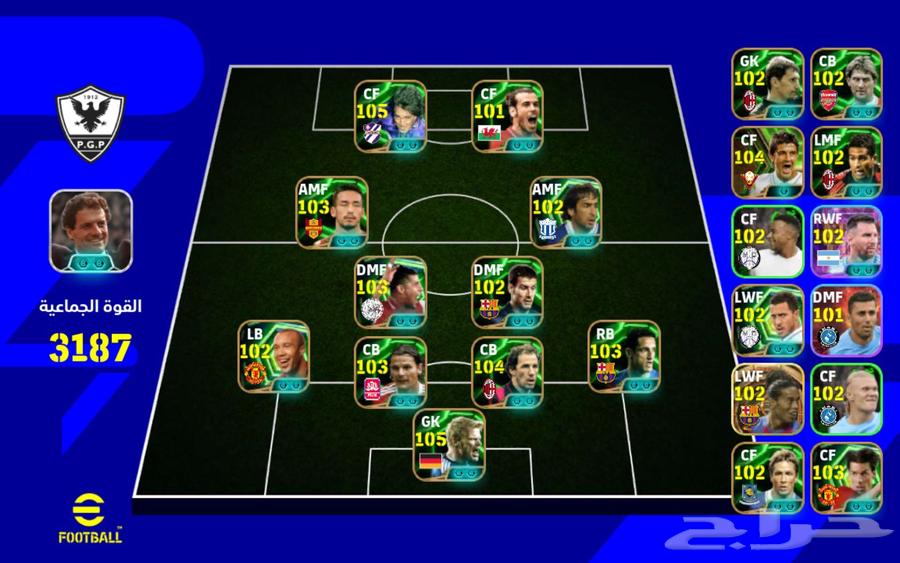900x563 pixels.
Task: Select the LWF 102 Barcelona card
Action: [x=767, y=399]
